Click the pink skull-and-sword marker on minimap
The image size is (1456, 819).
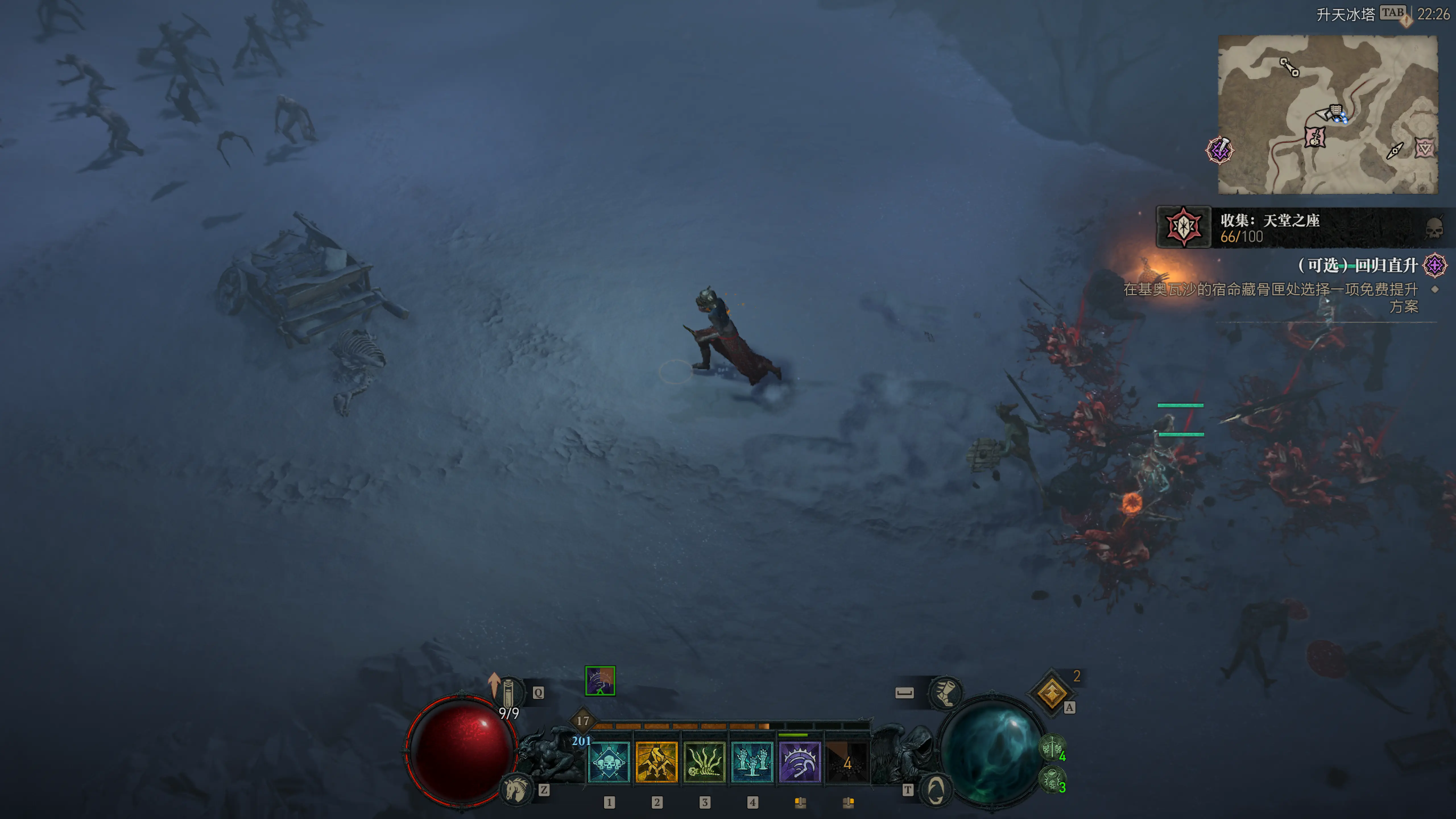(x=1315, y=137)
